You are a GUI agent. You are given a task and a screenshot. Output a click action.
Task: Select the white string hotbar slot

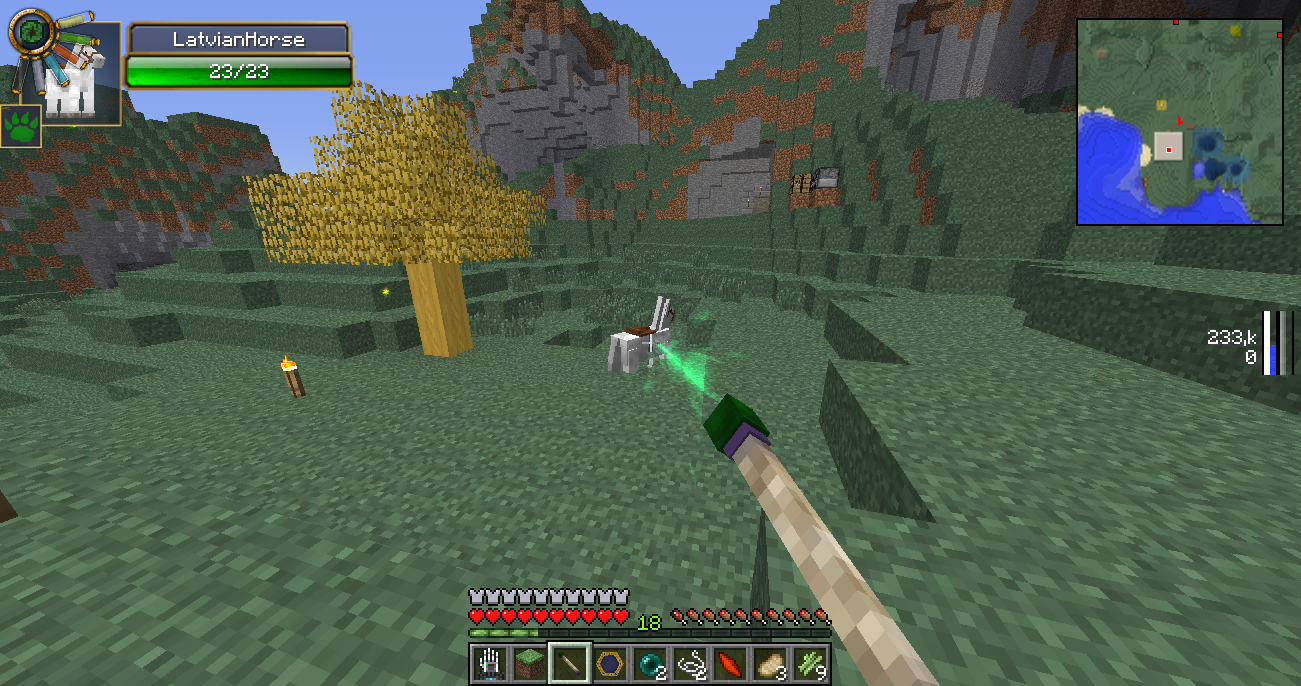(x=690, y=663)
